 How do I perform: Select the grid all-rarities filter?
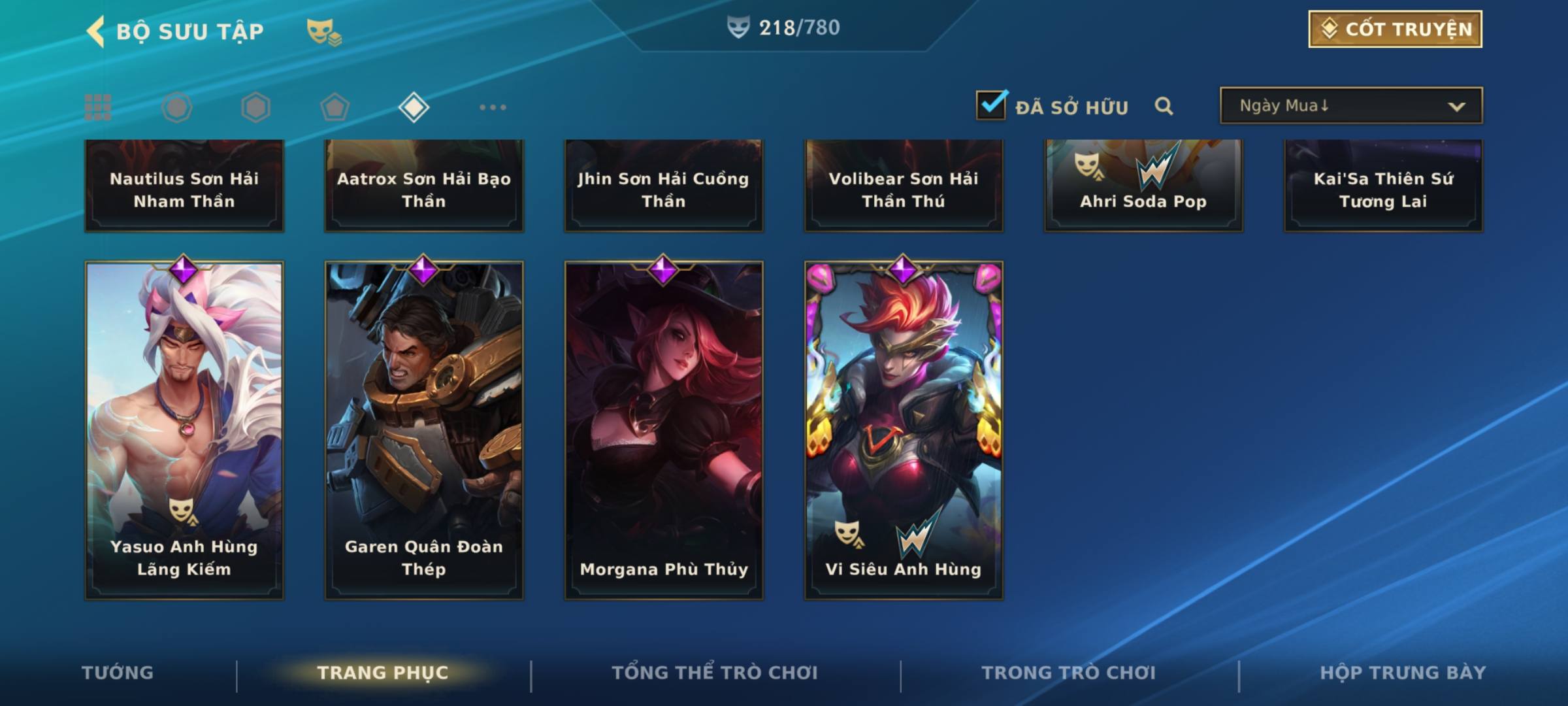pos(98,107)
